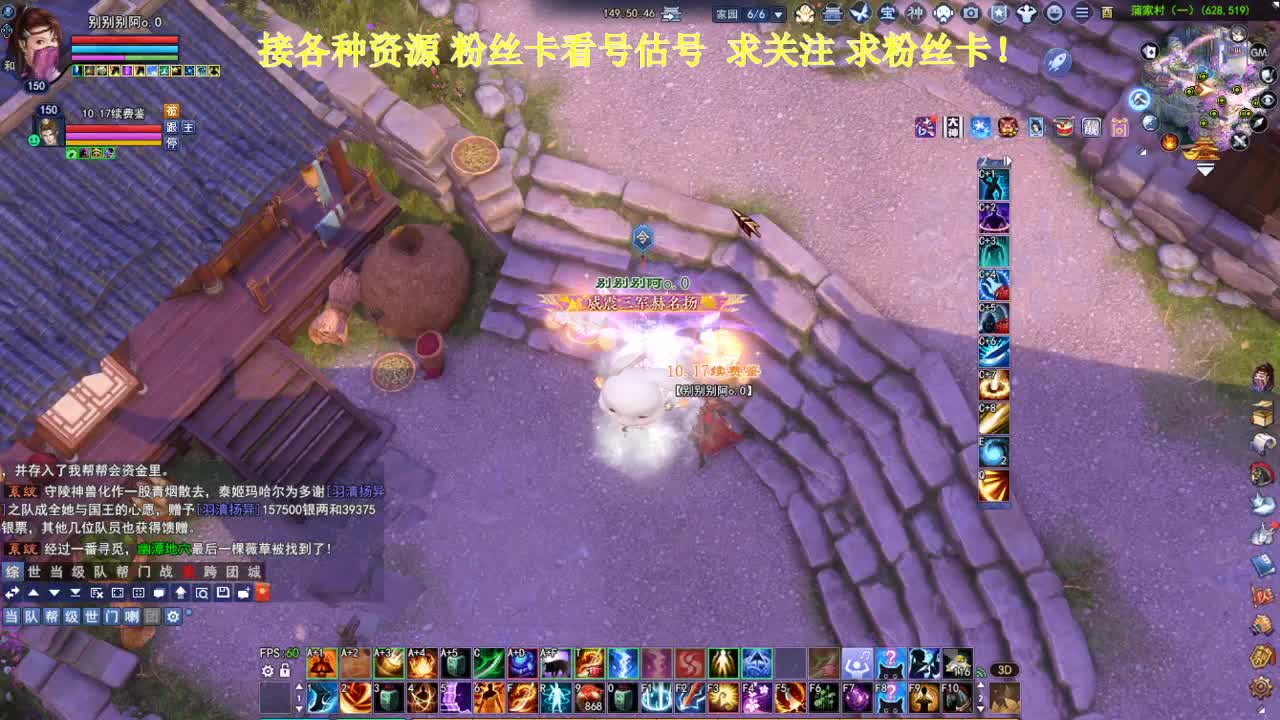Screen dimensions: 1280x720
Task: Switch to the 综 chat tab
Action: coord(13,571)
